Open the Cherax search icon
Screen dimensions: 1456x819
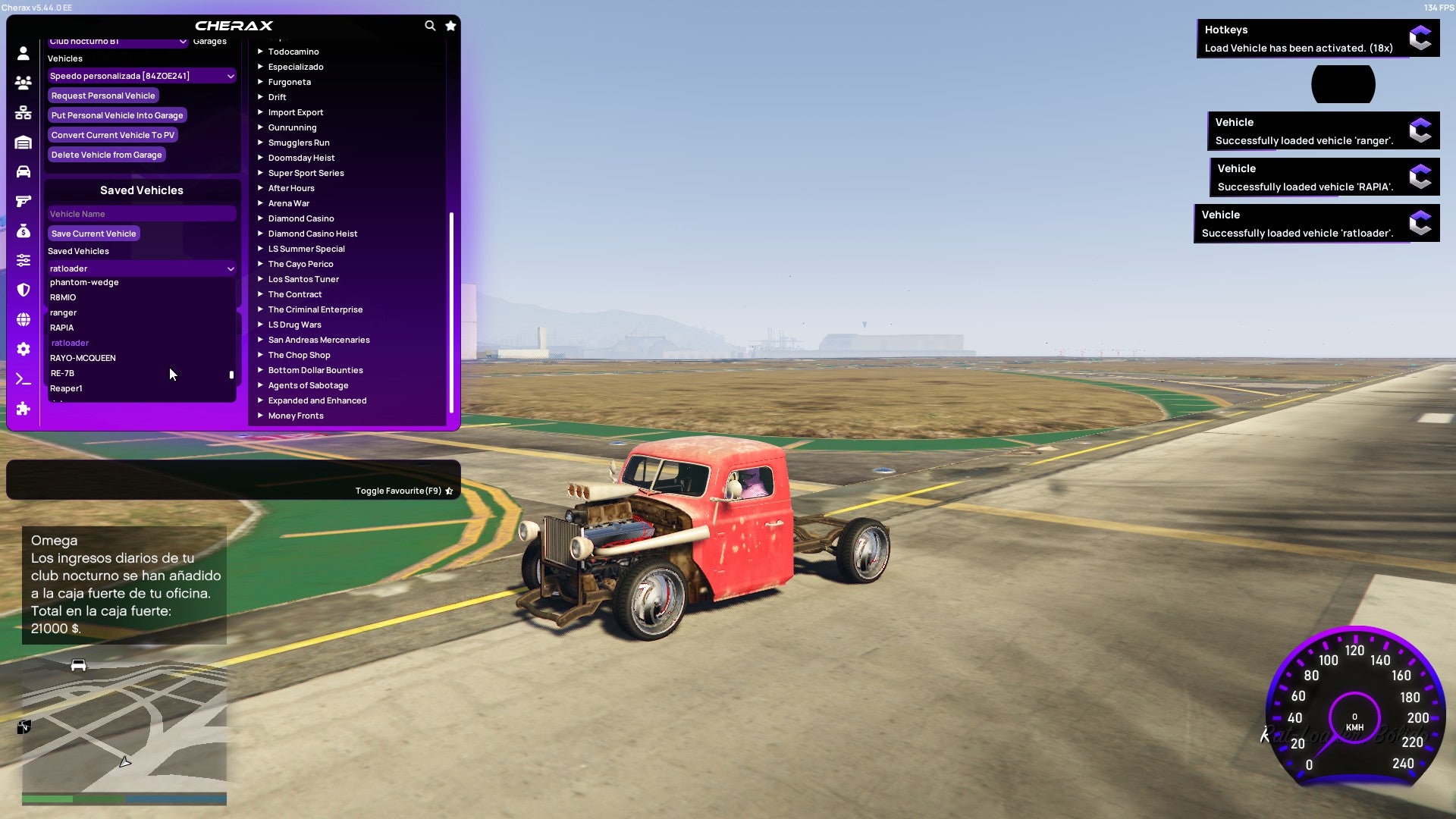click(x=430, y=25)
